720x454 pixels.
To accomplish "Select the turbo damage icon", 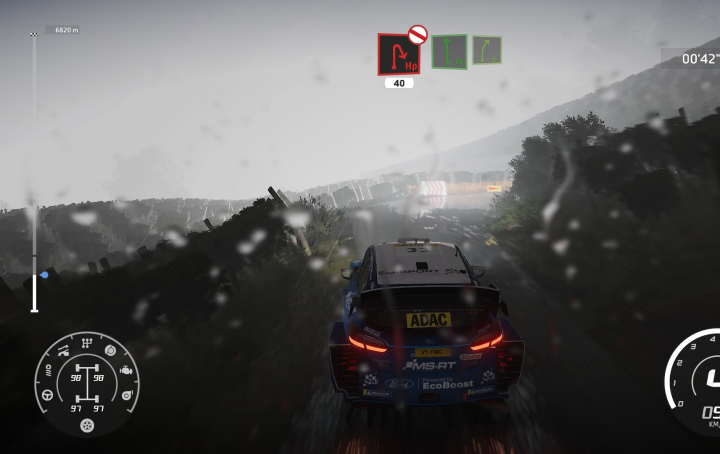I will [x=126, y=397].
